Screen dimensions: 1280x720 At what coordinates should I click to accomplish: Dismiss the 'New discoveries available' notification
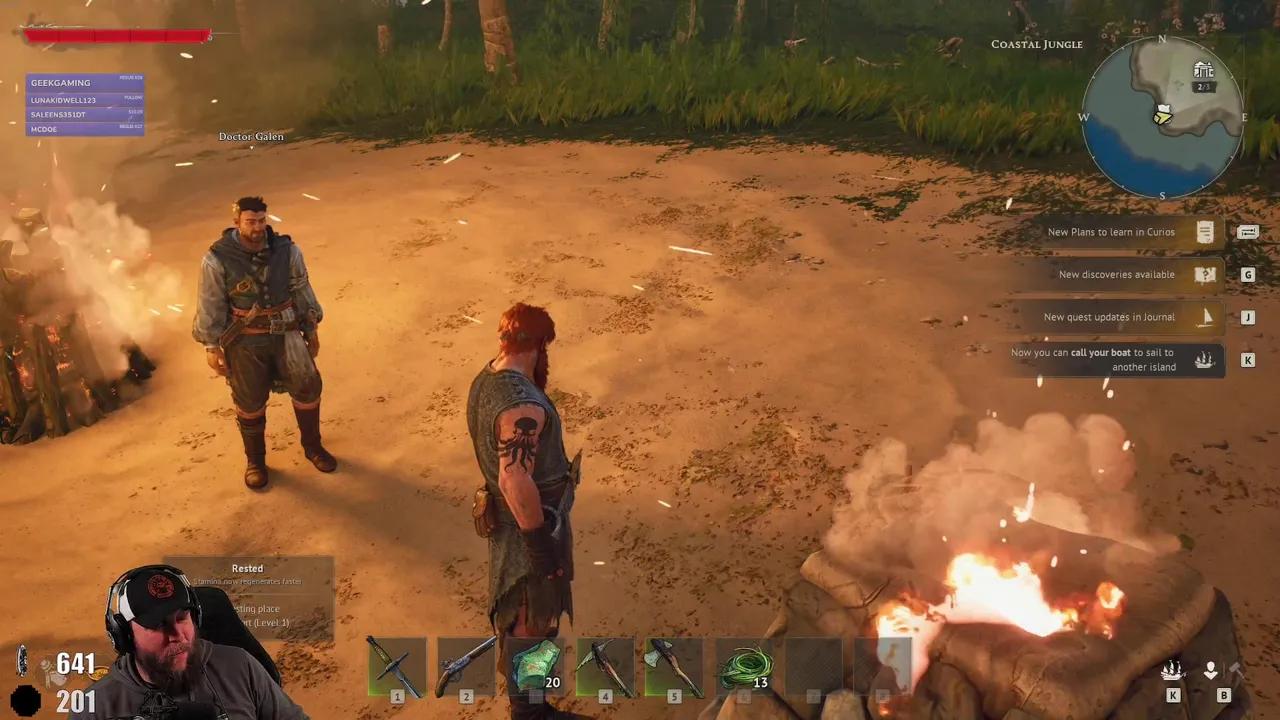(x=1116, y=274)
